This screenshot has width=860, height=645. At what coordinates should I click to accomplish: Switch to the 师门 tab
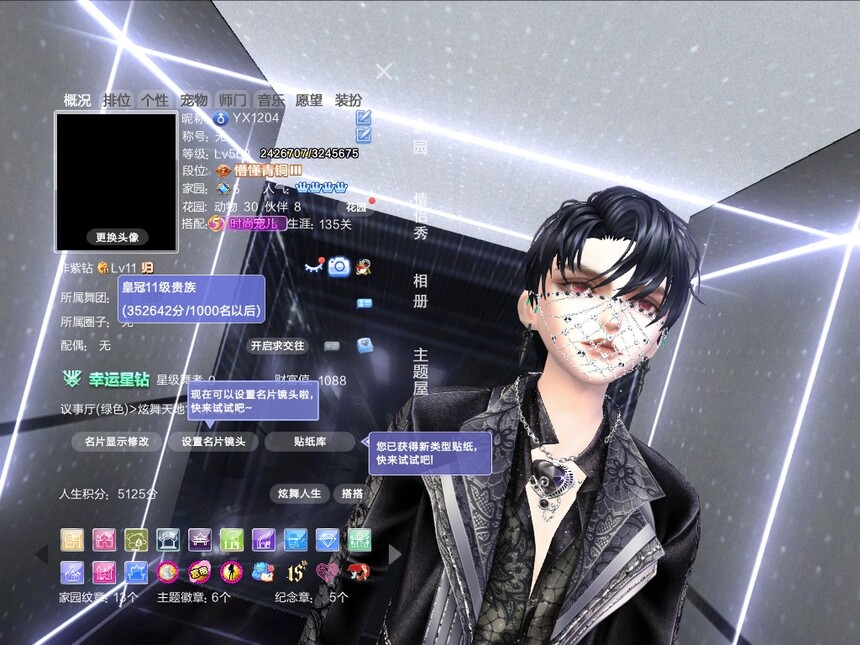(x=232, y=100)
